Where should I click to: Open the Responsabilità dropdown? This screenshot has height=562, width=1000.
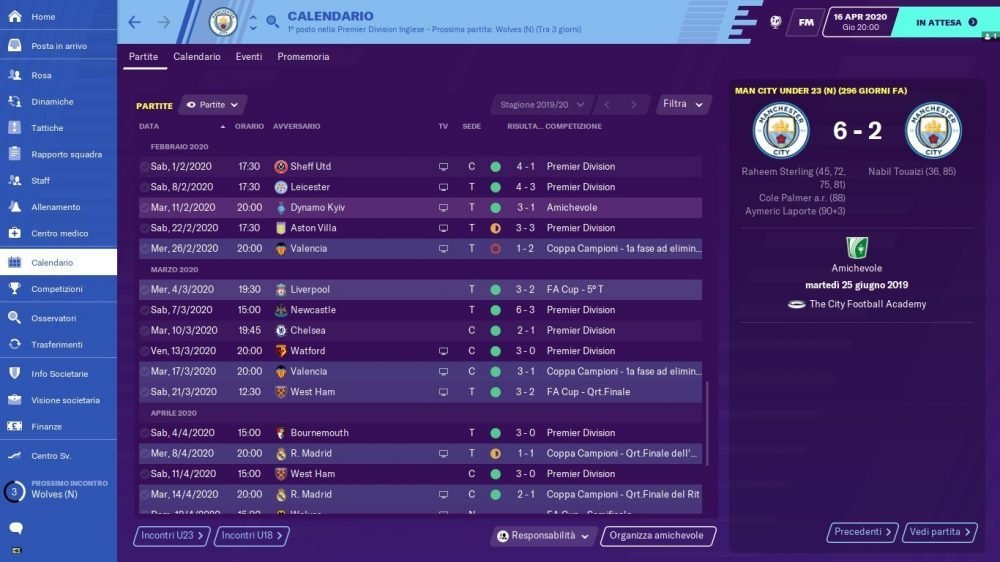pos(544,536)
